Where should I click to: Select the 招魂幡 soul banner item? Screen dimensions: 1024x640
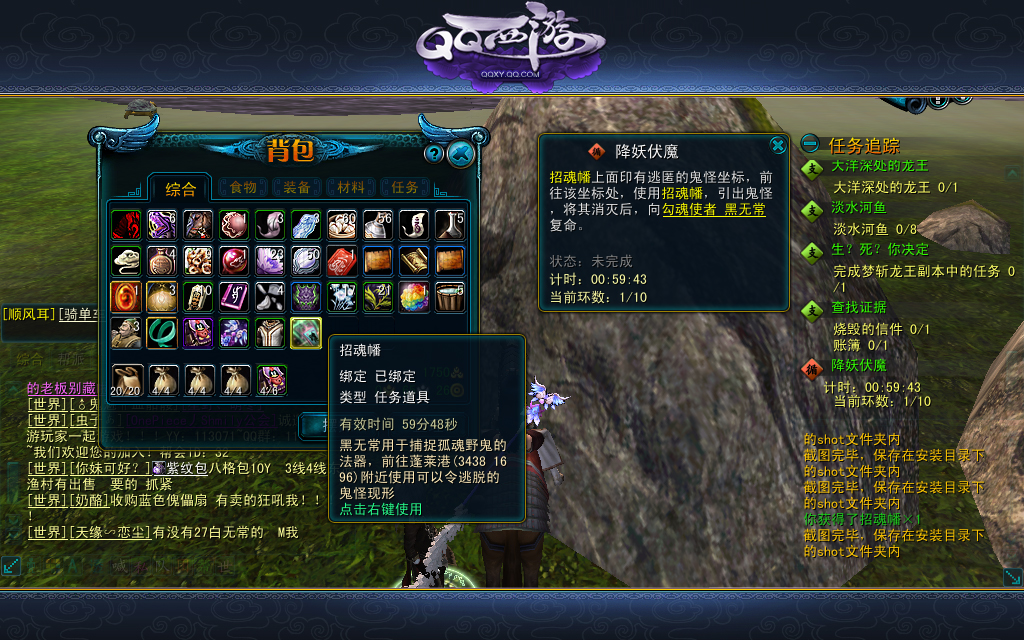[306, 333]
